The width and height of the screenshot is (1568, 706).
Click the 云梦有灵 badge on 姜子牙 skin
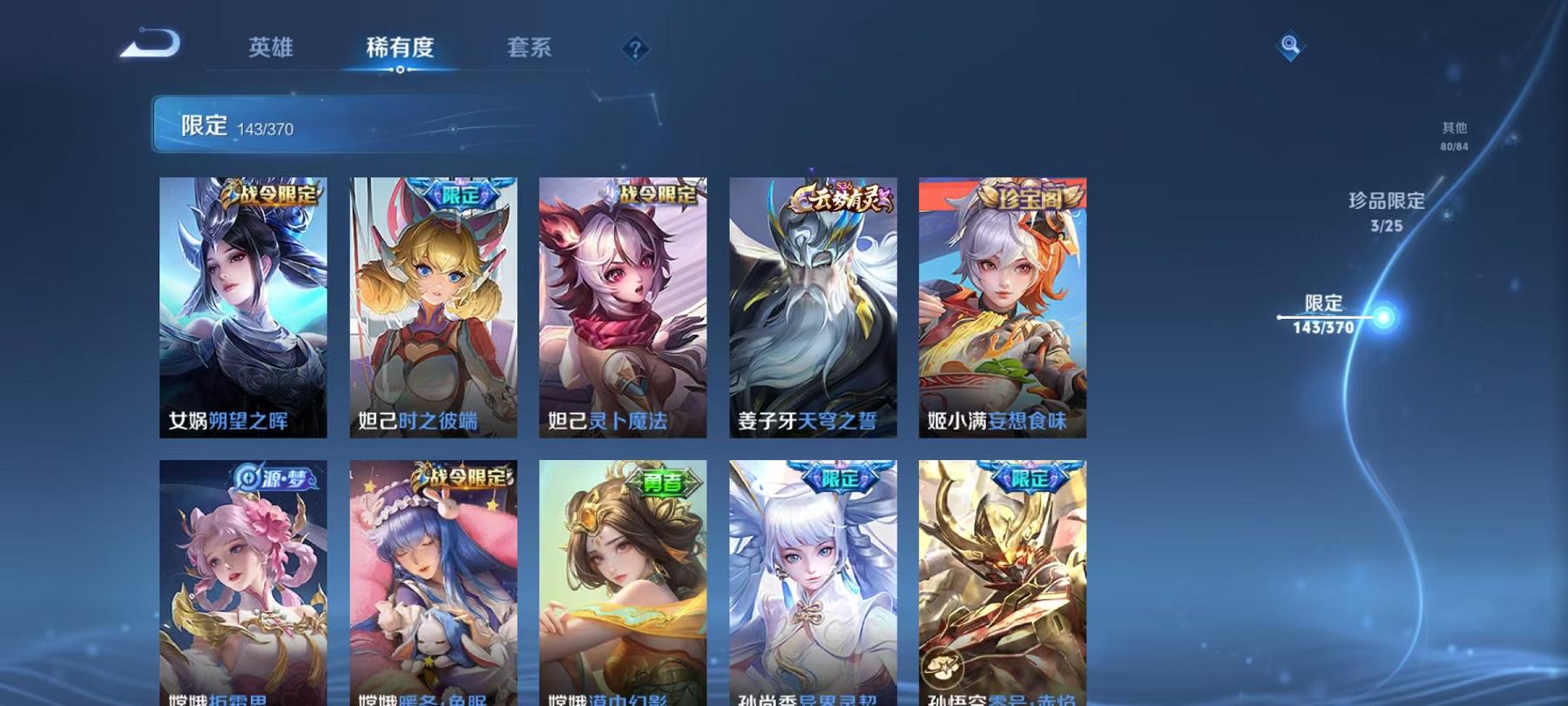[840, 197]
